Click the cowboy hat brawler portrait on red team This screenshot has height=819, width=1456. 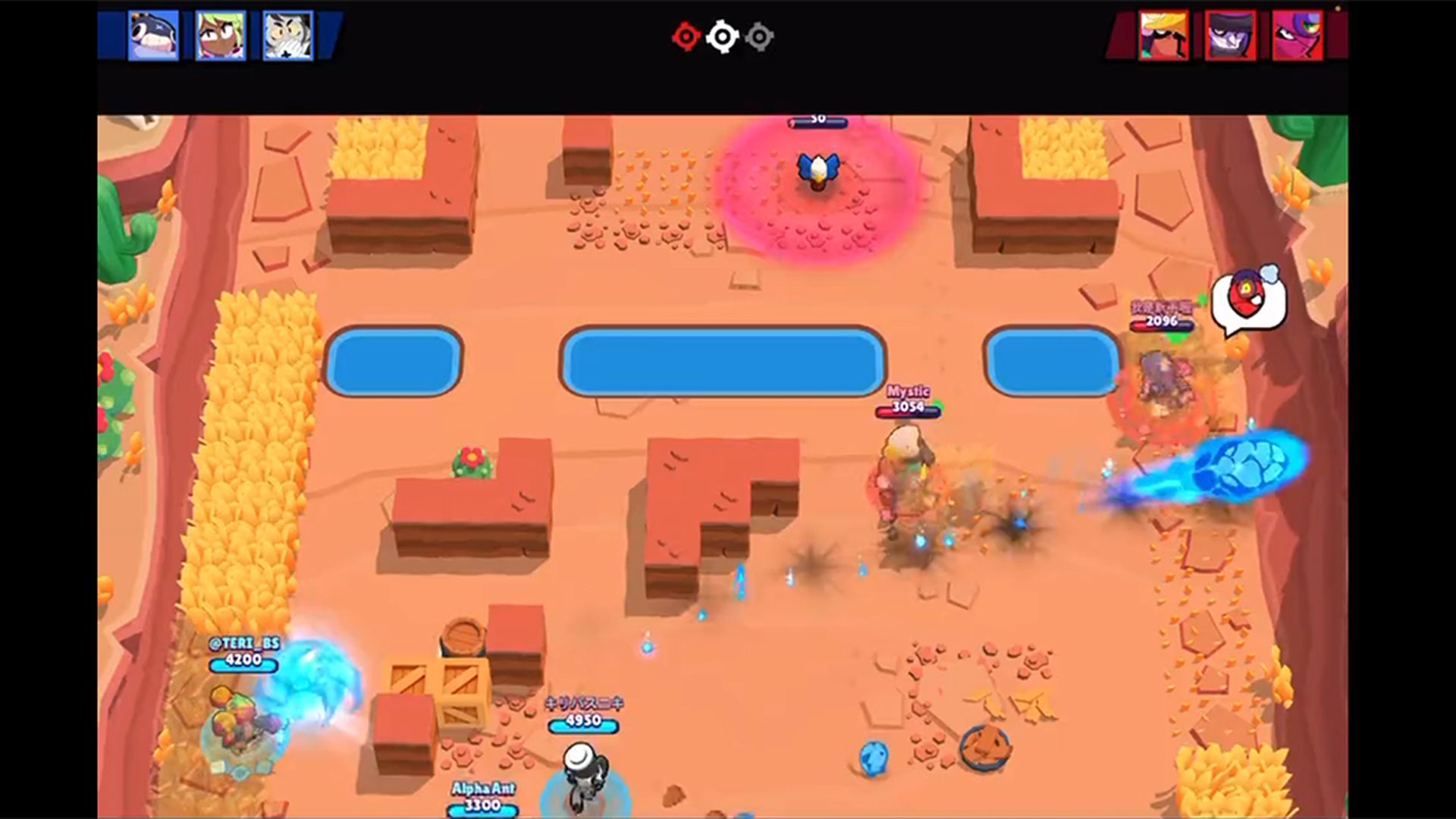tap(1163, 36)
